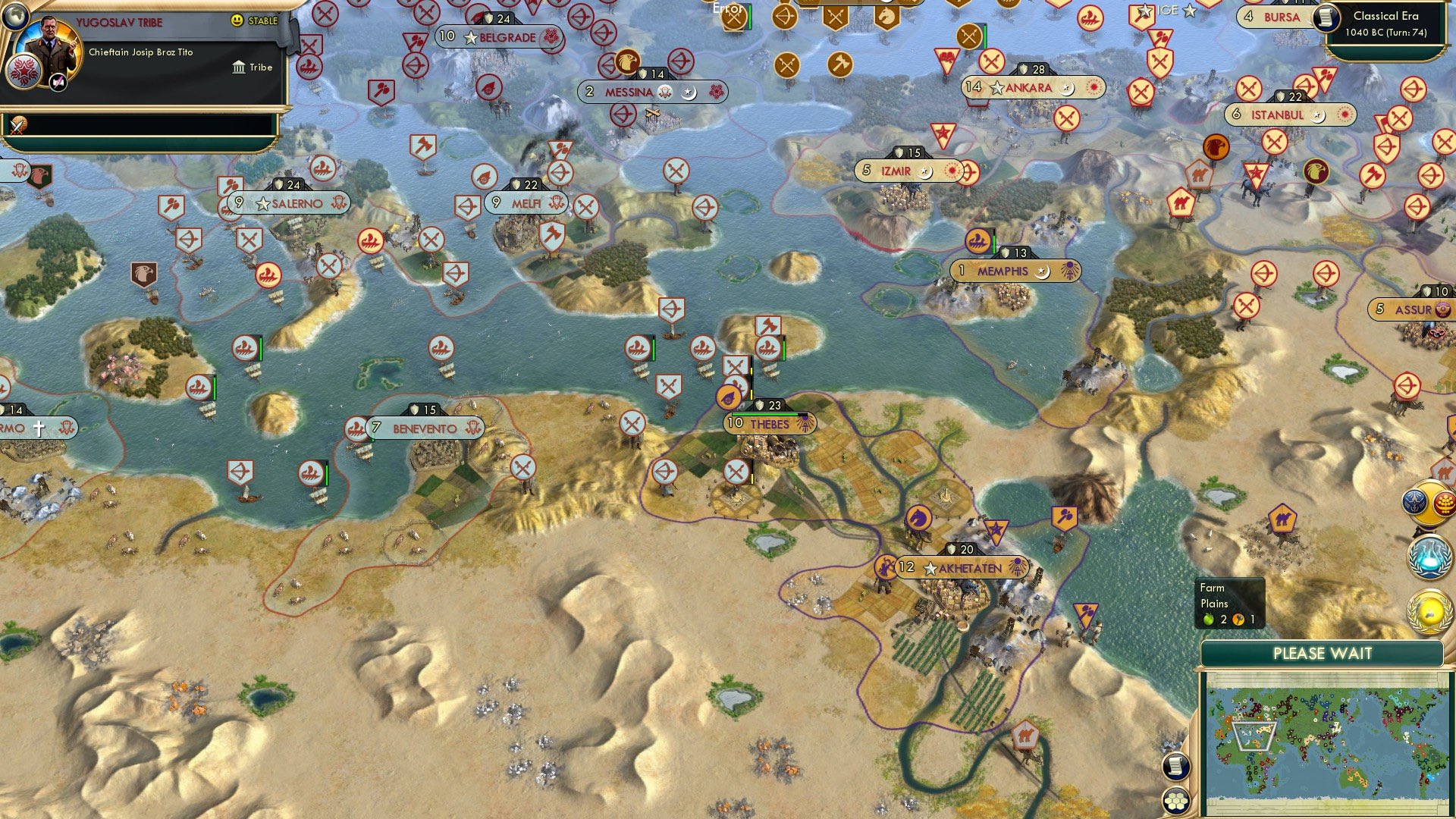
Task: Click Chieftain Josip Broz Tito's portrait
Action: [49, 45]
